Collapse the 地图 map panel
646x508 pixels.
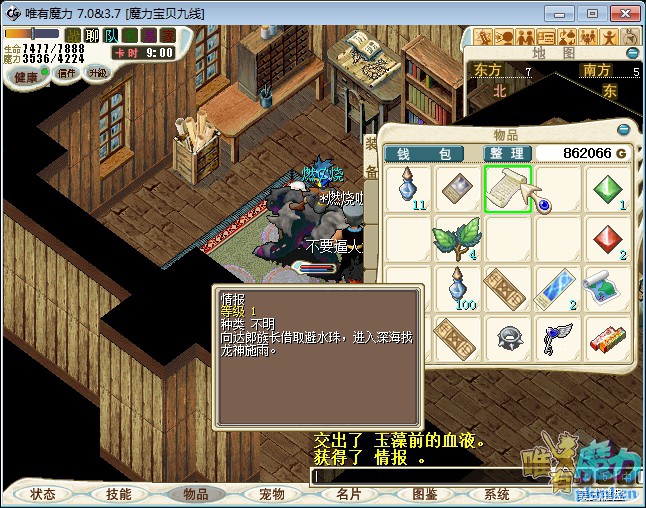tap(631, 52)
